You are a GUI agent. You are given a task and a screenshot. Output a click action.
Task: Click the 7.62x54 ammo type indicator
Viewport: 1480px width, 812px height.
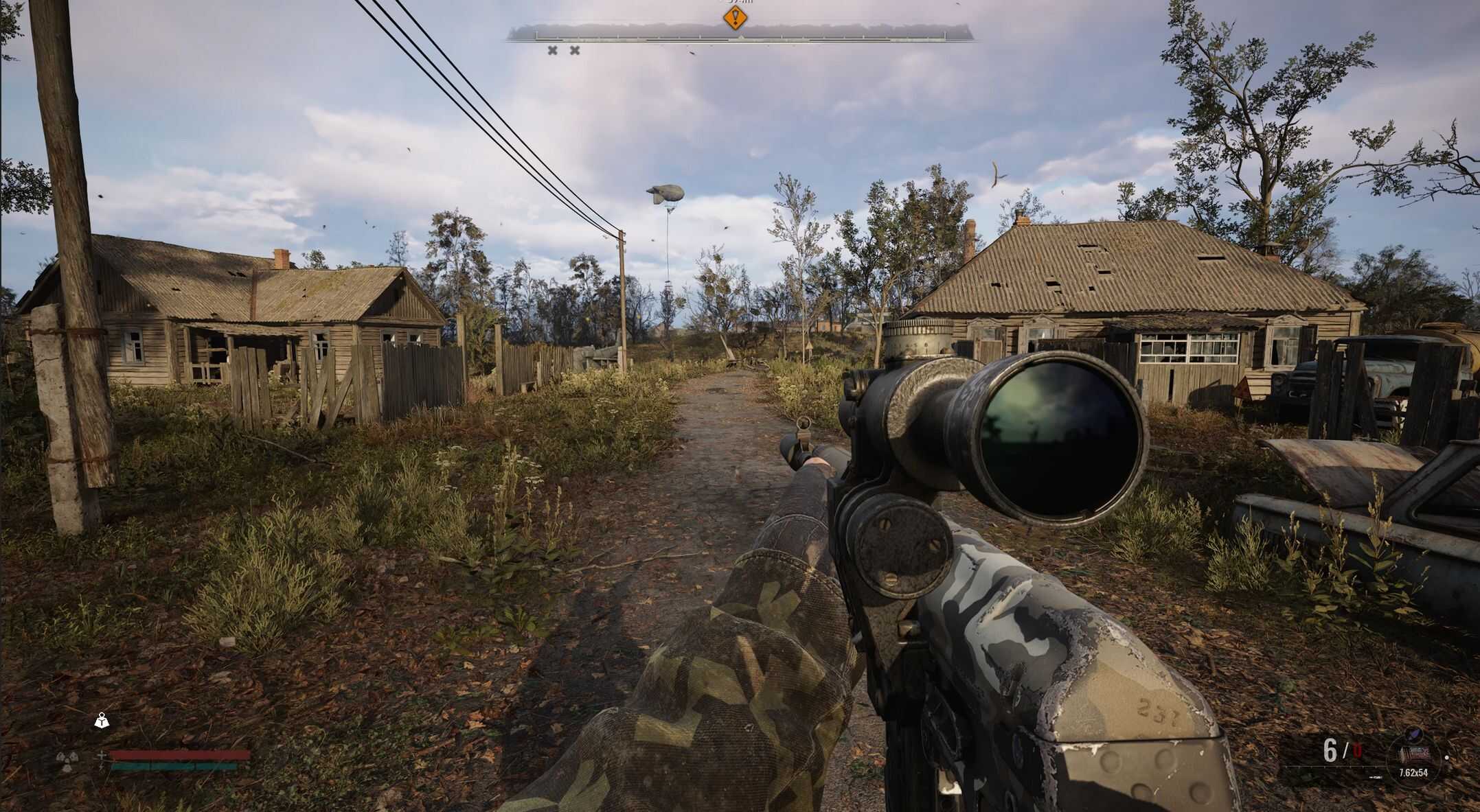pyautogui.click(x=1413, y=773)
